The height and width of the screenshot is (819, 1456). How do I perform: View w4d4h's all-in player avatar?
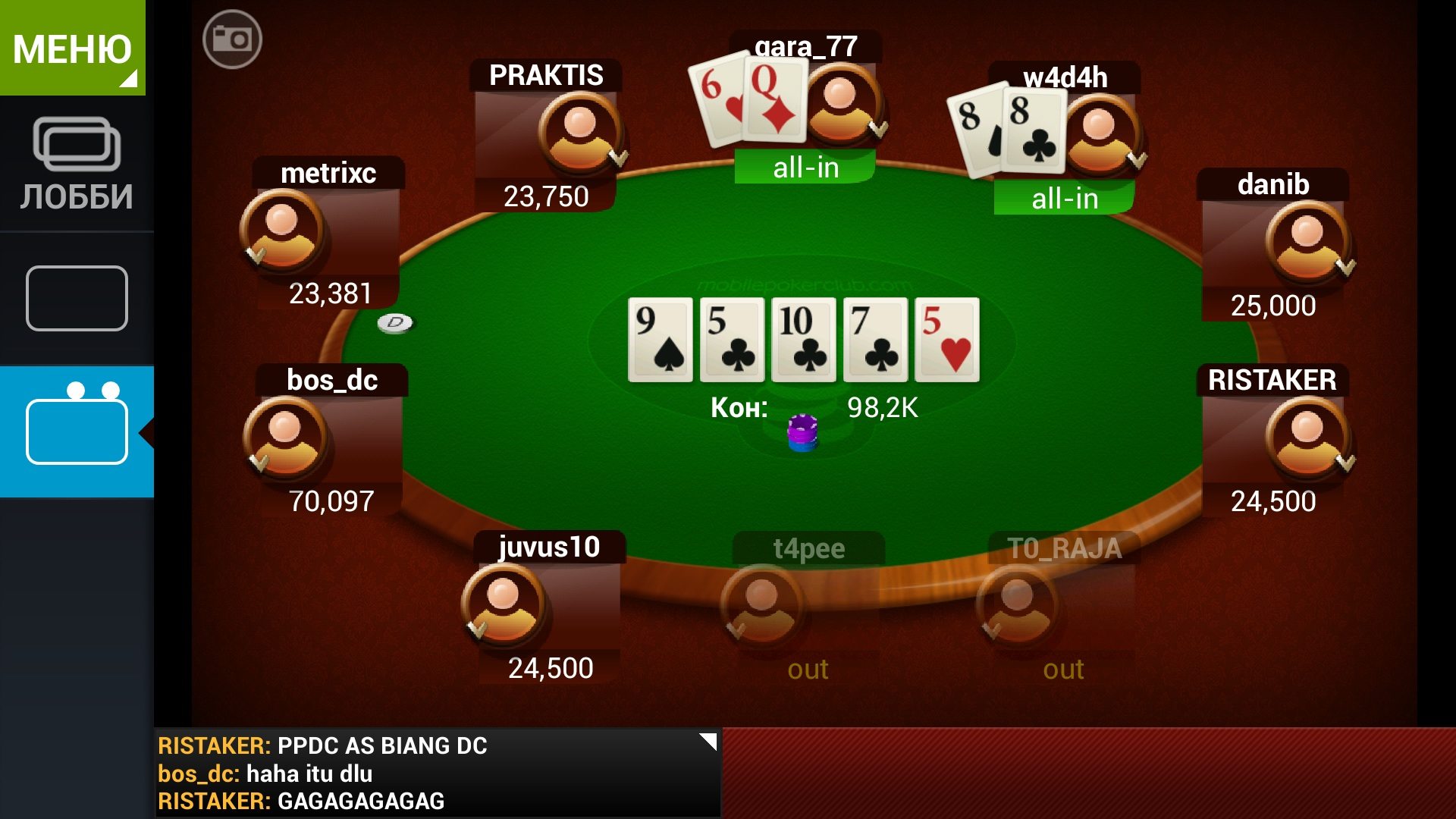(1099, 134)
